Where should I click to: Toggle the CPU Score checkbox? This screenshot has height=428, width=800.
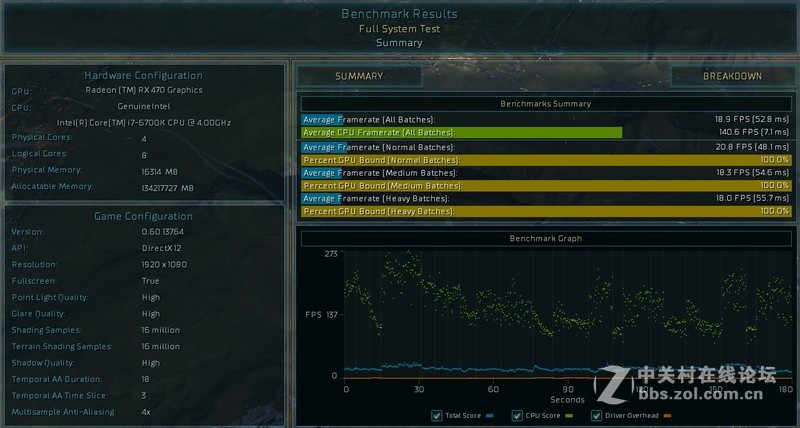point(517,416)
